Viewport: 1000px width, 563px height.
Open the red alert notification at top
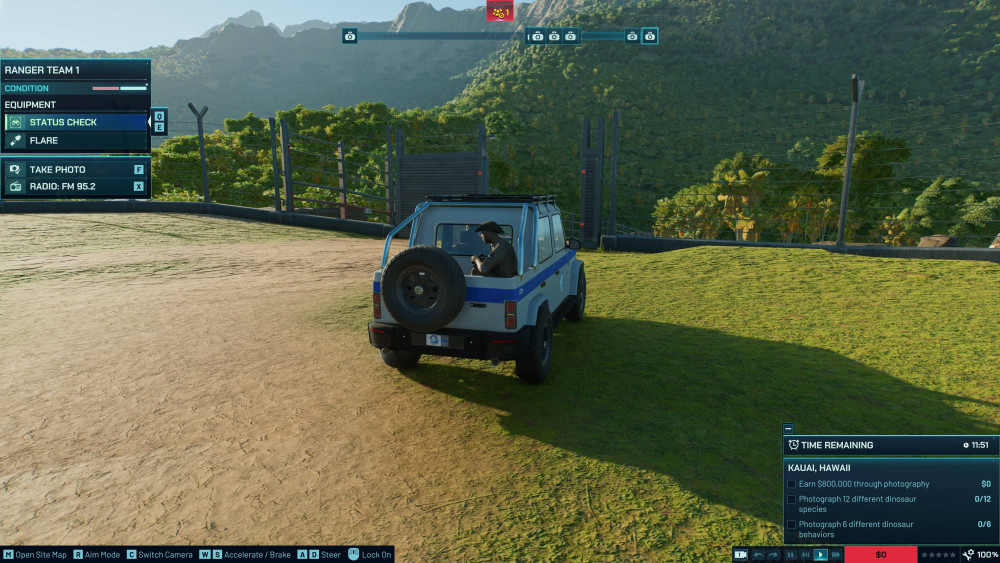[x=500, y=11]
